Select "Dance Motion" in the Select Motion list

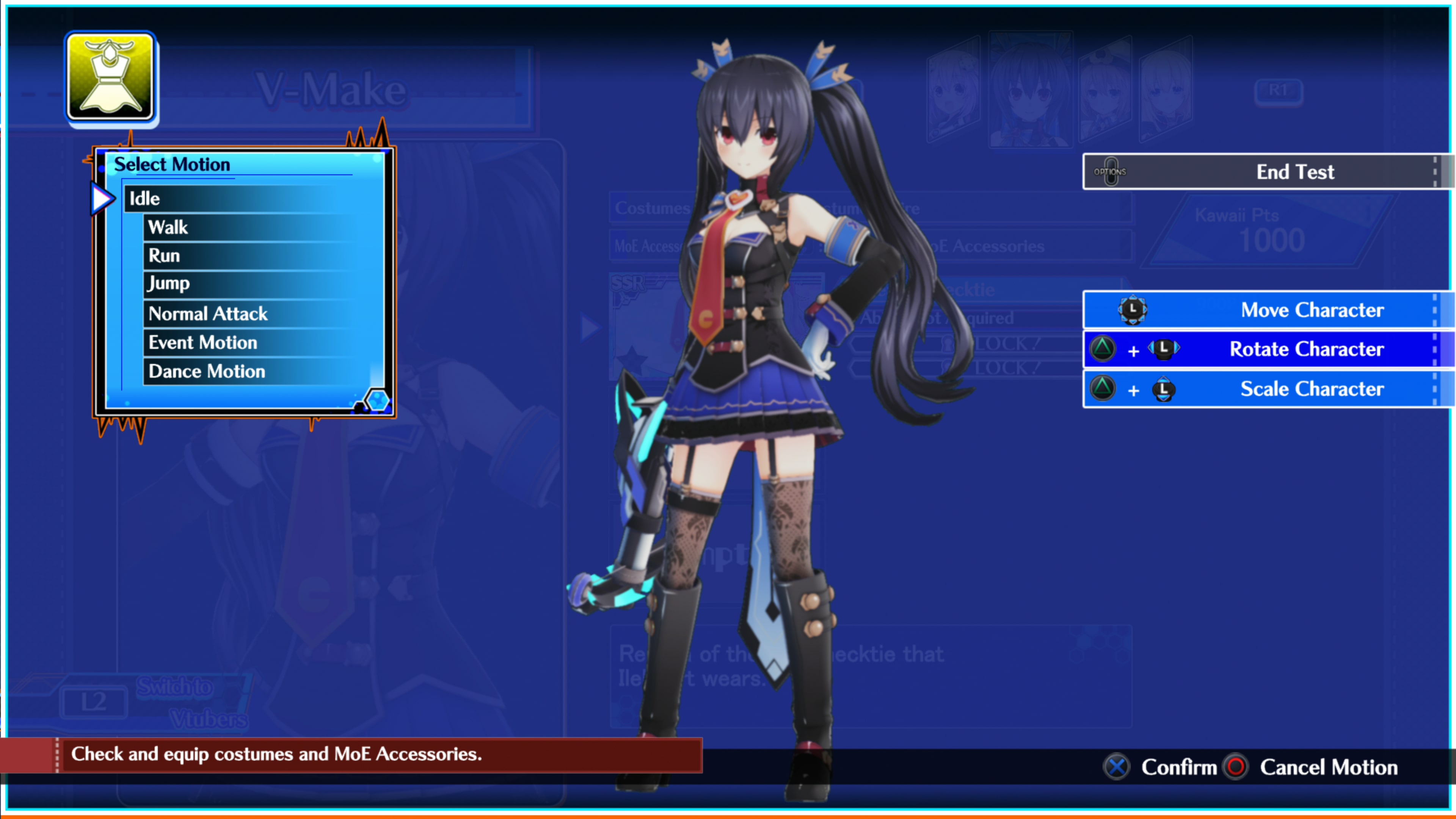[x=206, y=371]
